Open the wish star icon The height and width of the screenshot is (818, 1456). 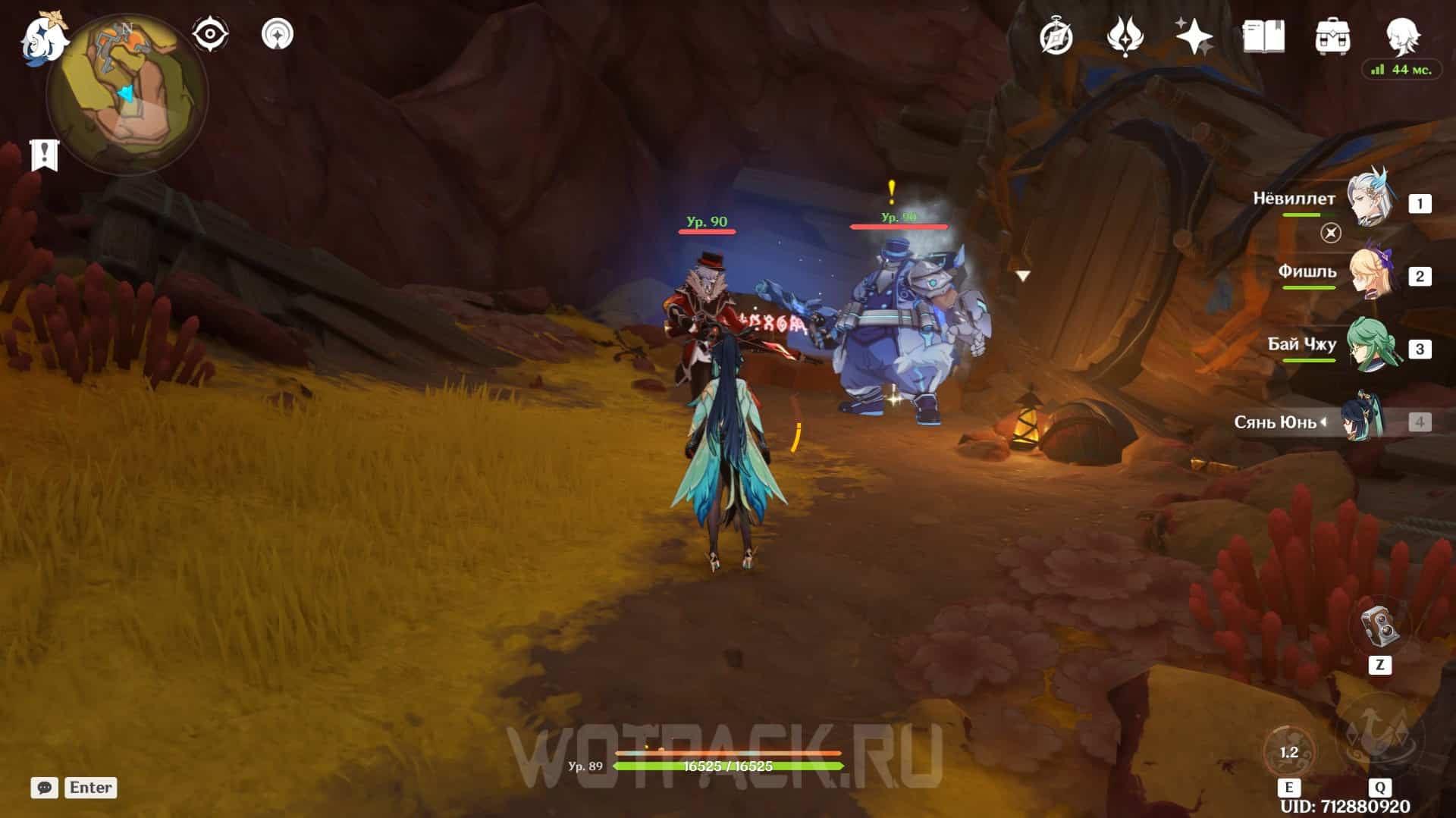1194,36
